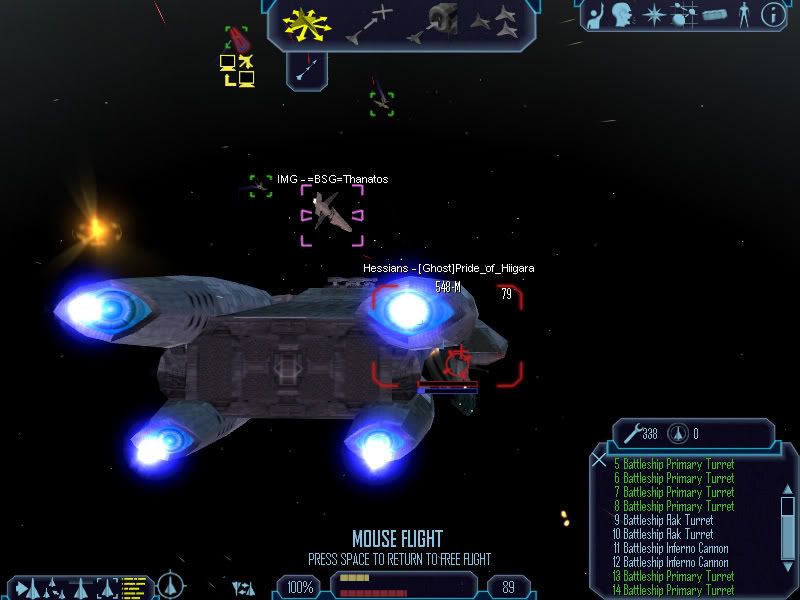Open the standing figure character icon
Image resolution: width=800 pixels, height=600 pixels.
point(743,15)
